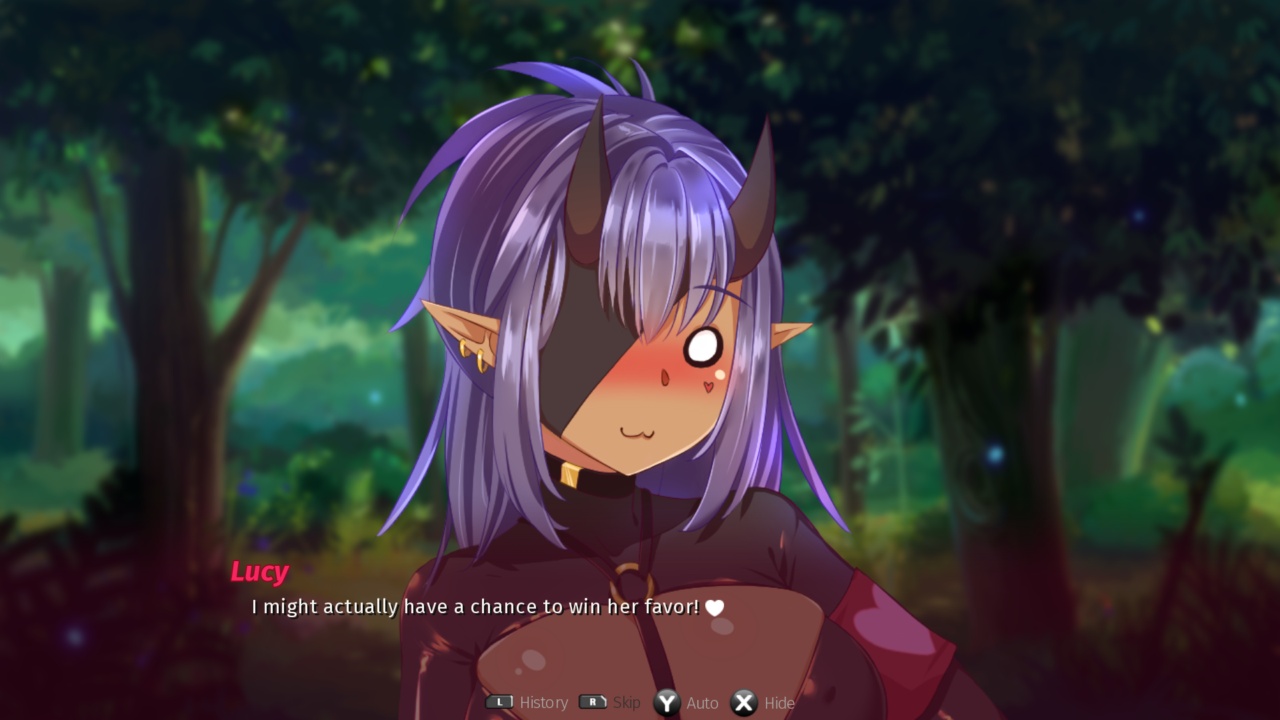
Task: Click the bottom control bar
Action: [x=640, y=702]
